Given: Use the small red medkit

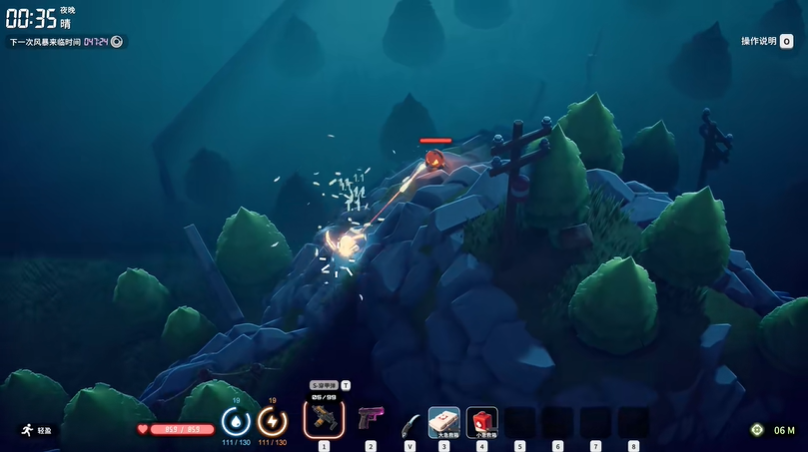Looking at the screenshot, I should pyautogui.click(x=482, y=421).
